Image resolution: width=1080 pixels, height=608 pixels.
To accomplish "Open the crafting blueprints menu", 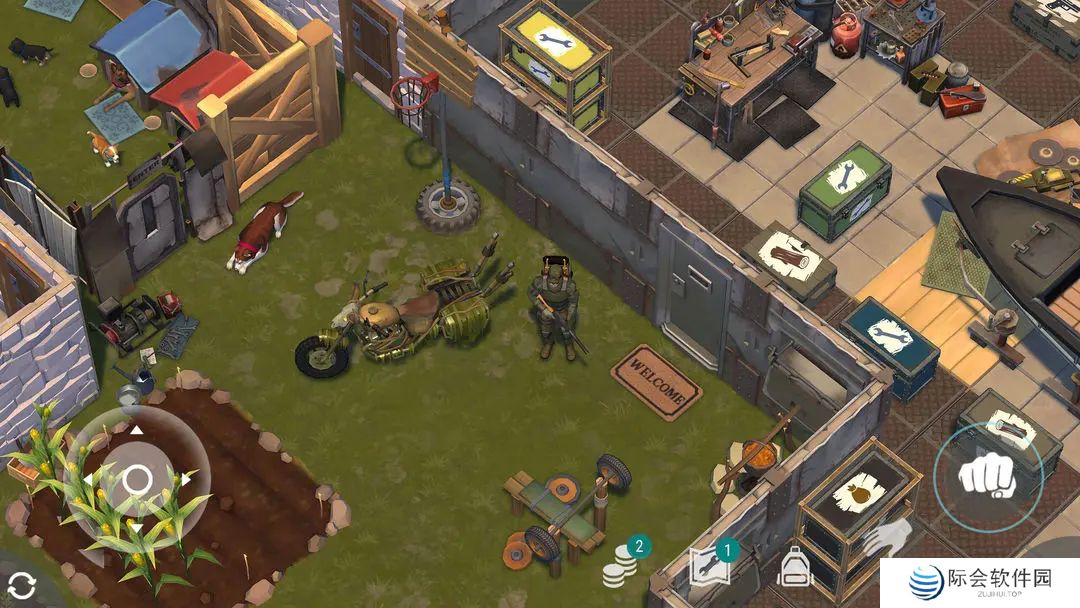I will click(710, 567).
